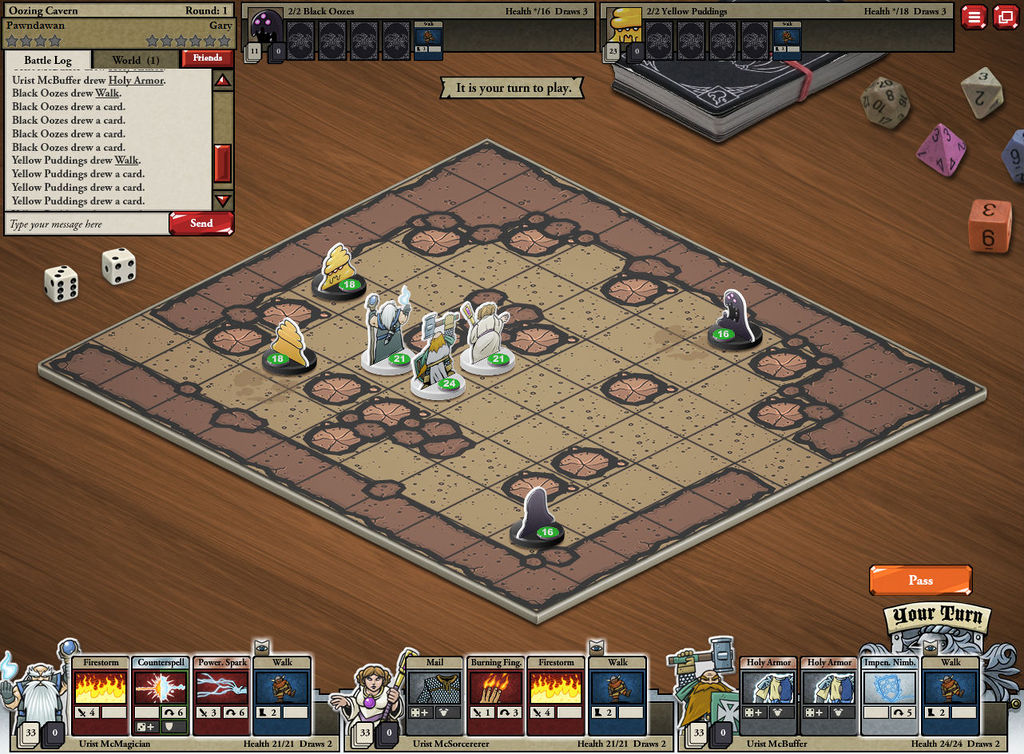
Task: Click the battle log scroll-up arrow
Action: tap(223, 80)
